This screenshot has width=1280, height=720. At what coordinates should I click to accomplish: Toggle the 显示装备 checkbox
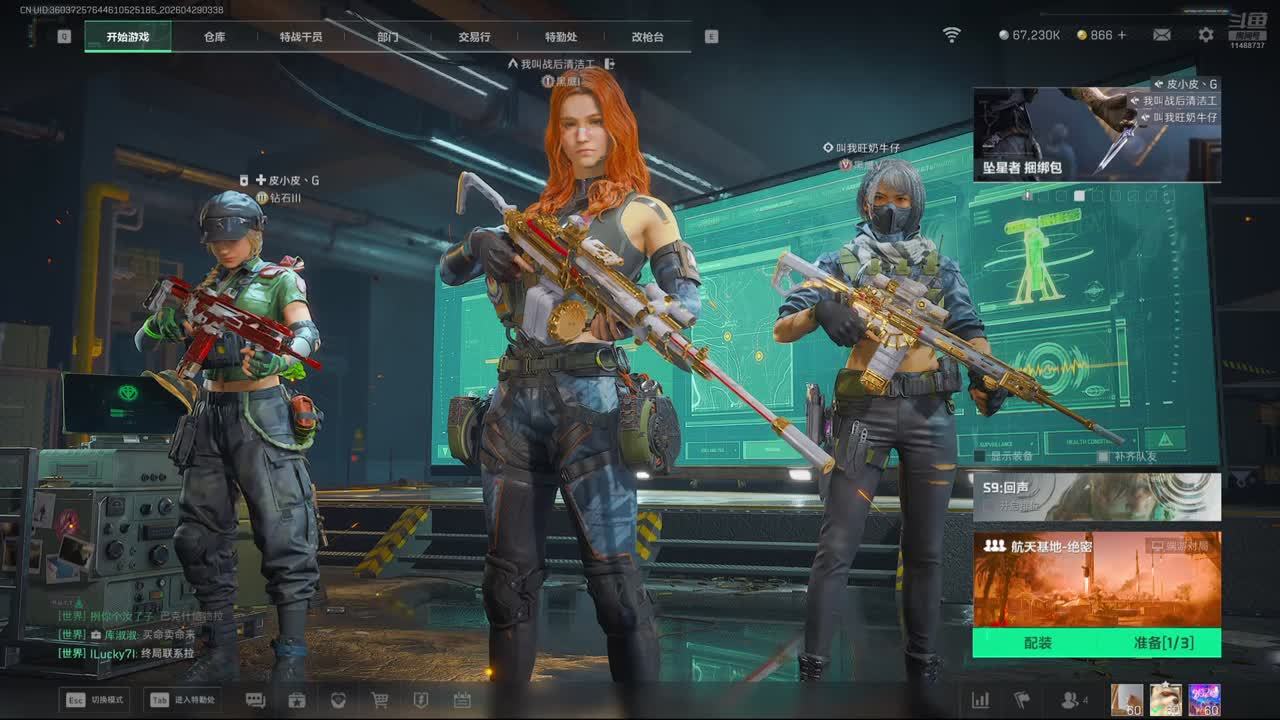click(980, 457)
